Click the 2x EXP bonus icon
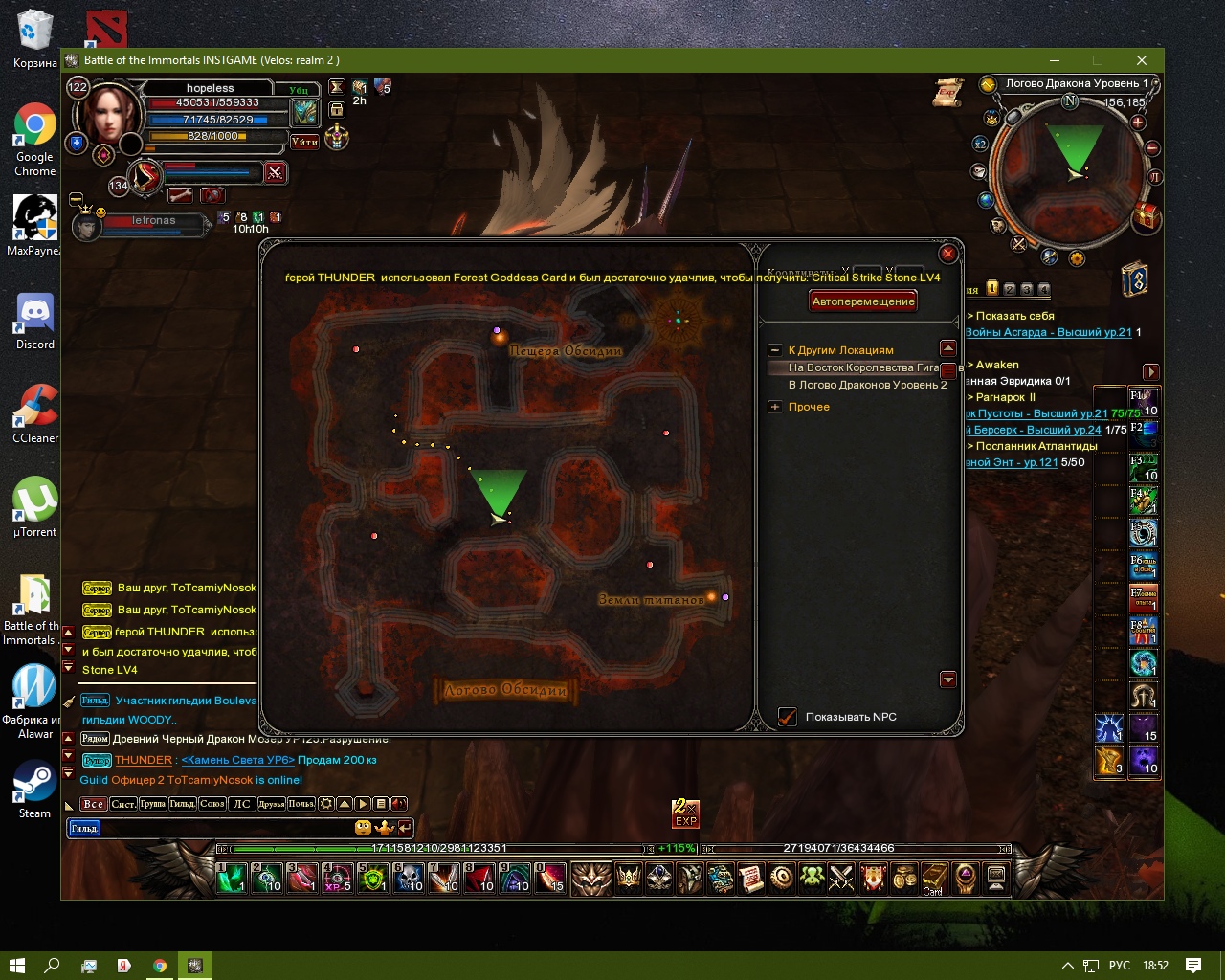Viewport: 1225px width, 980px height. pos(685,813)
